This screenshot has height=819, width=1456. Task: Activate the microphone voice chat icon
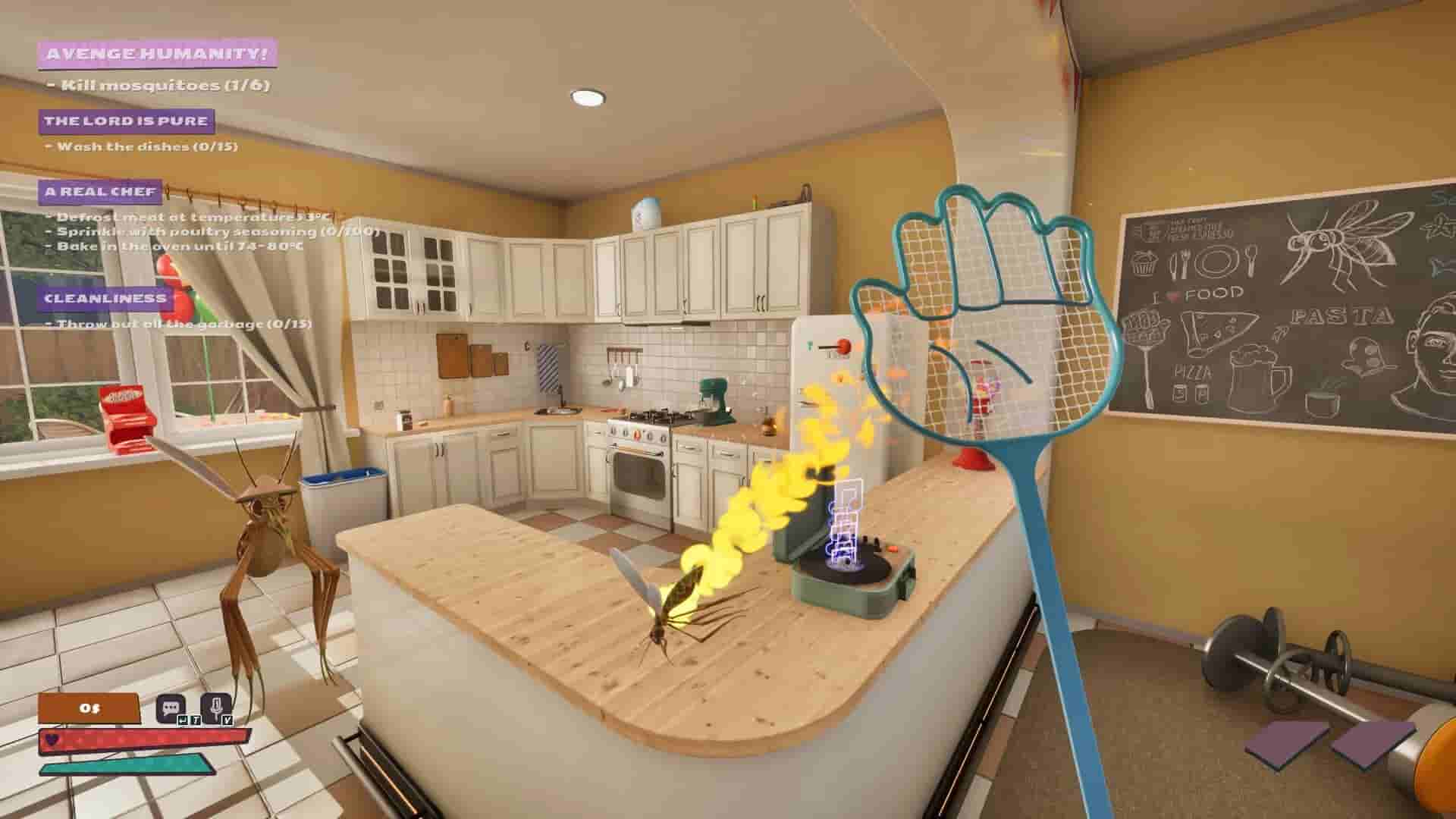coord(216,707)
